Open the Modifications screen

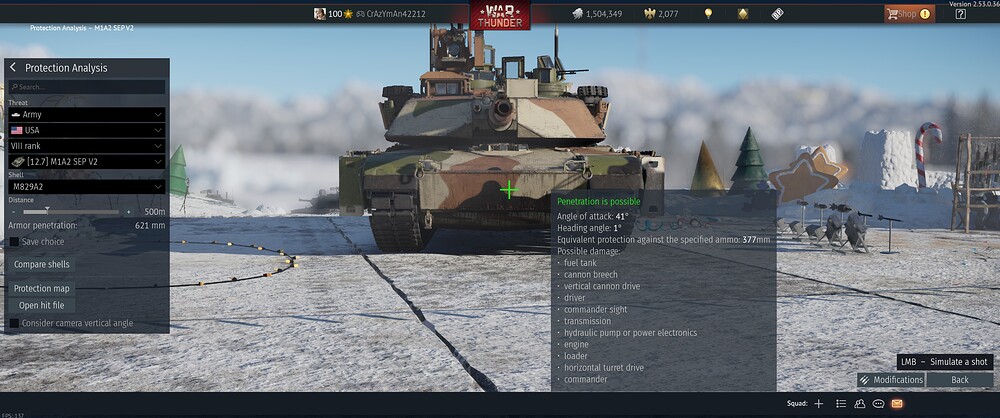(890, 380)
